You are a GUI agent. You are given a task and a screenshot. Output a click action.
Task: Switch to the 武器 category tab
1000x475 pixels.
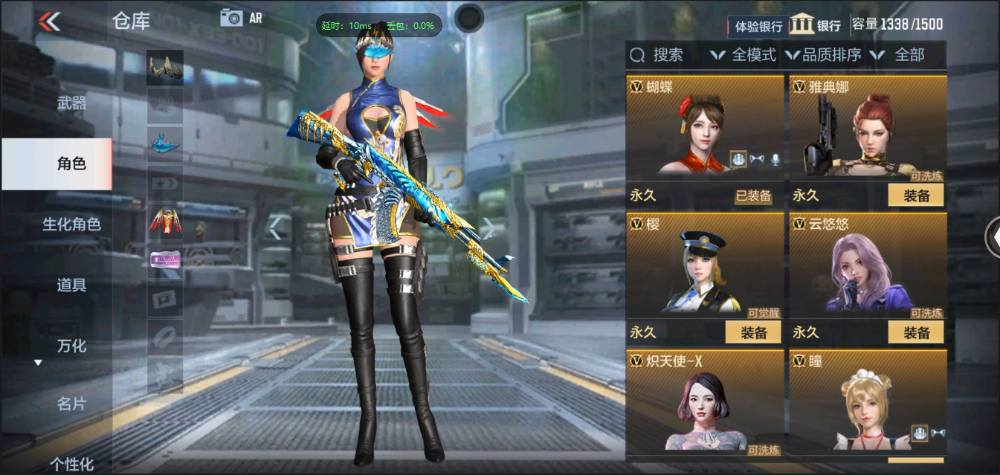pyautogui.click(x=71, y=103)
